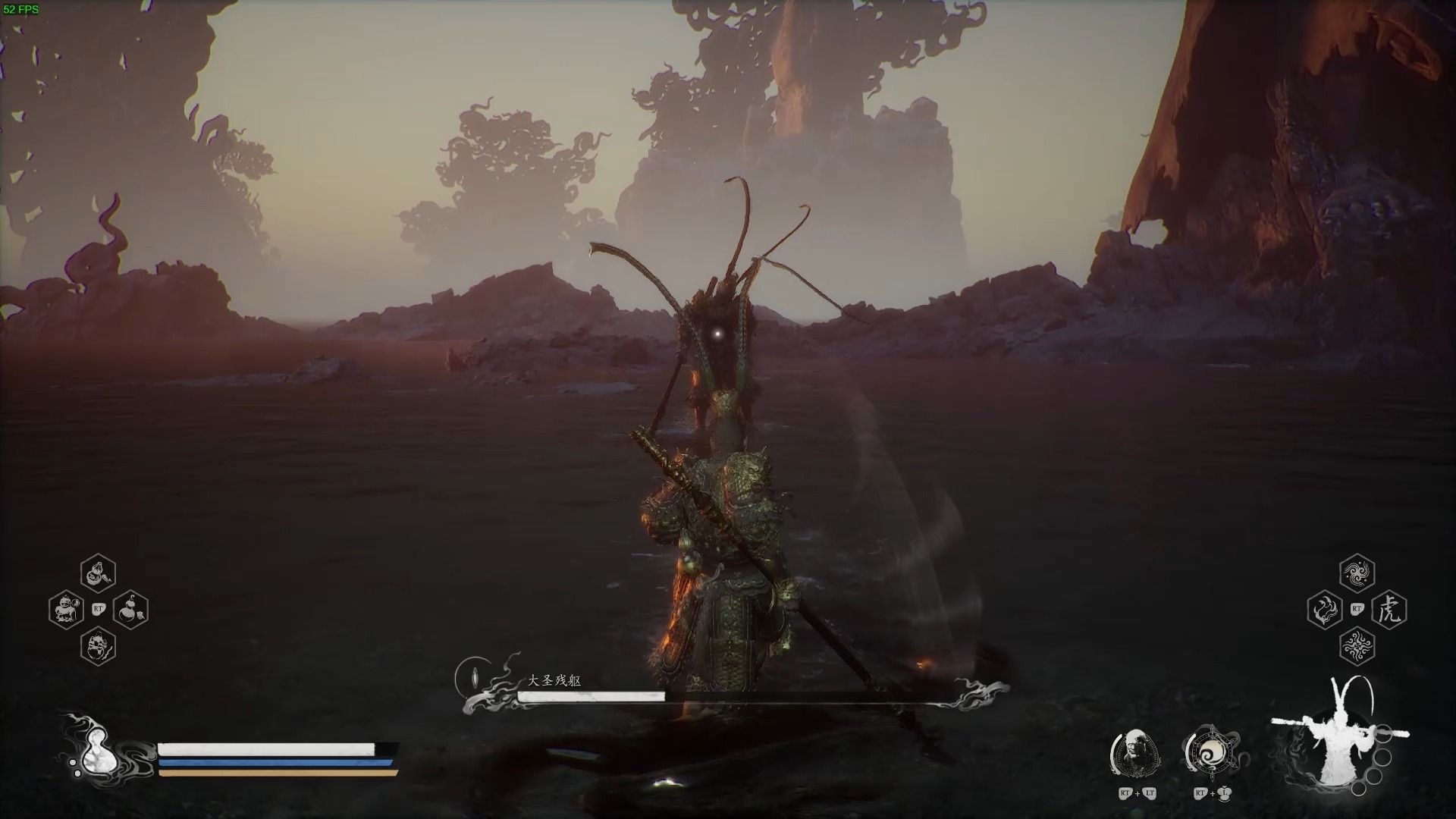Use the sitting figure item slot

(66, 610)
